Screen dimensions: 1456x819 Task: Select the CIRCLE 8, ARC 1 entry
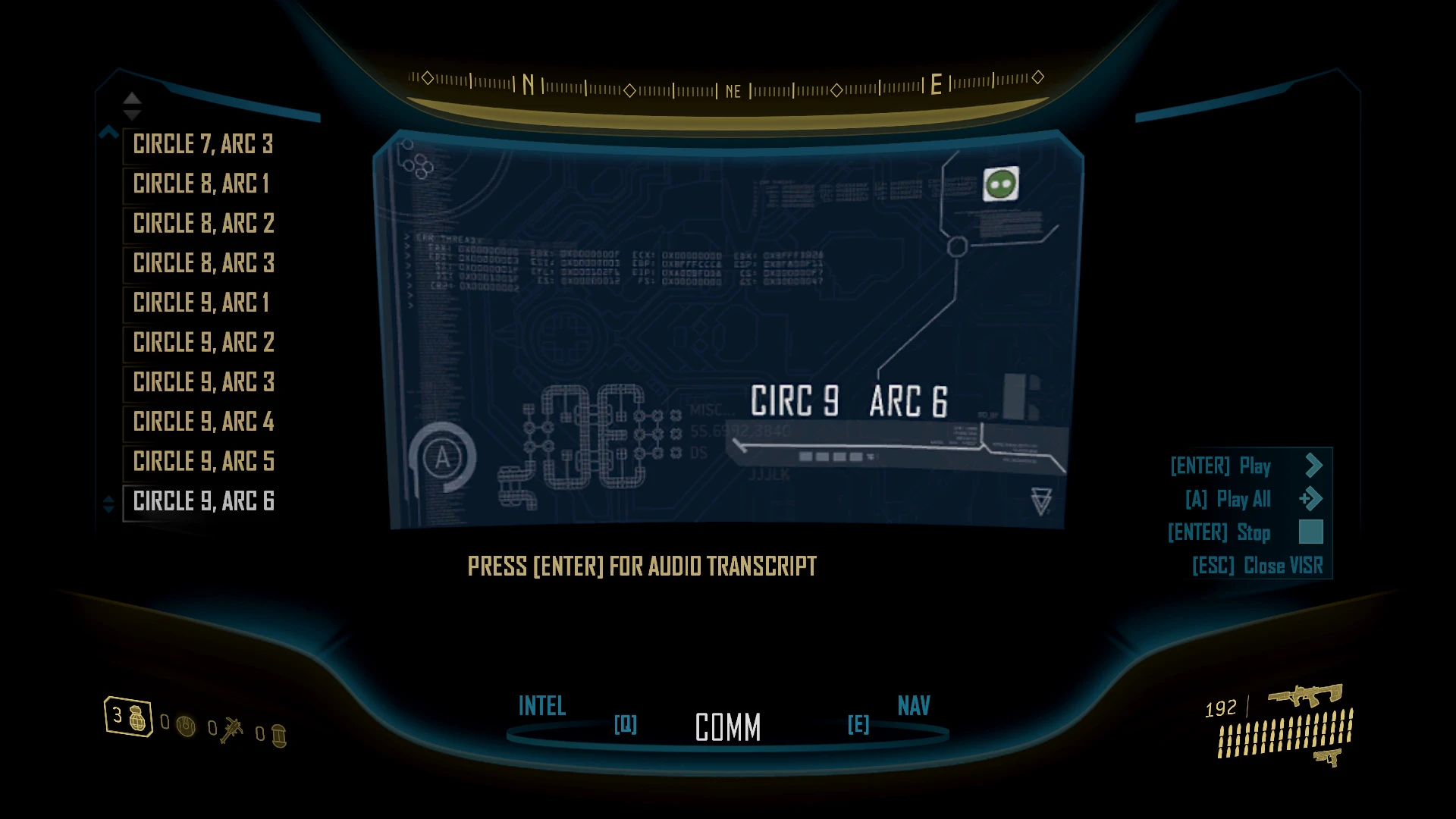click(x=199, y=184)
